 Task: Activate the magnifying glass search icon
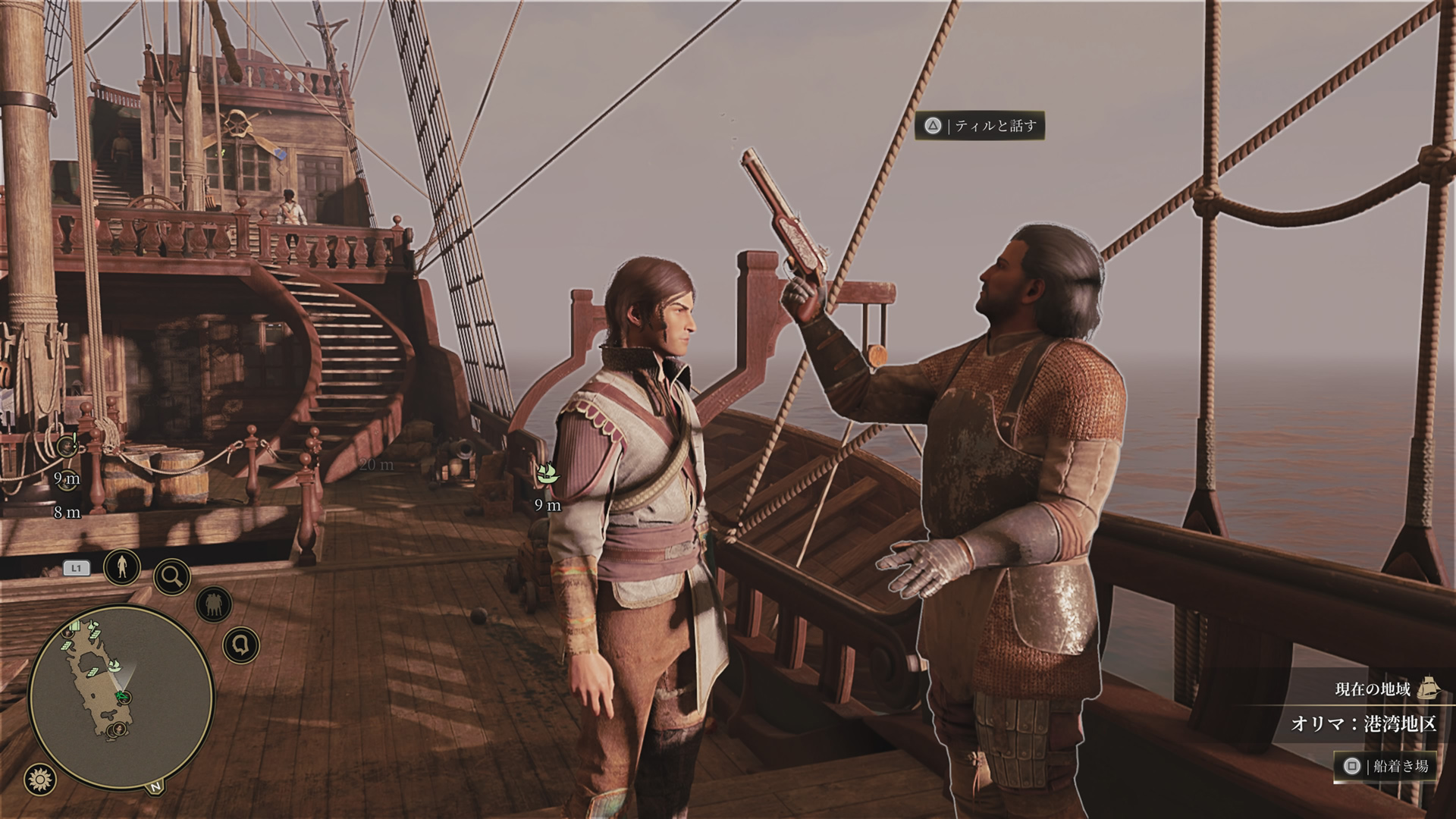(171, 577)
